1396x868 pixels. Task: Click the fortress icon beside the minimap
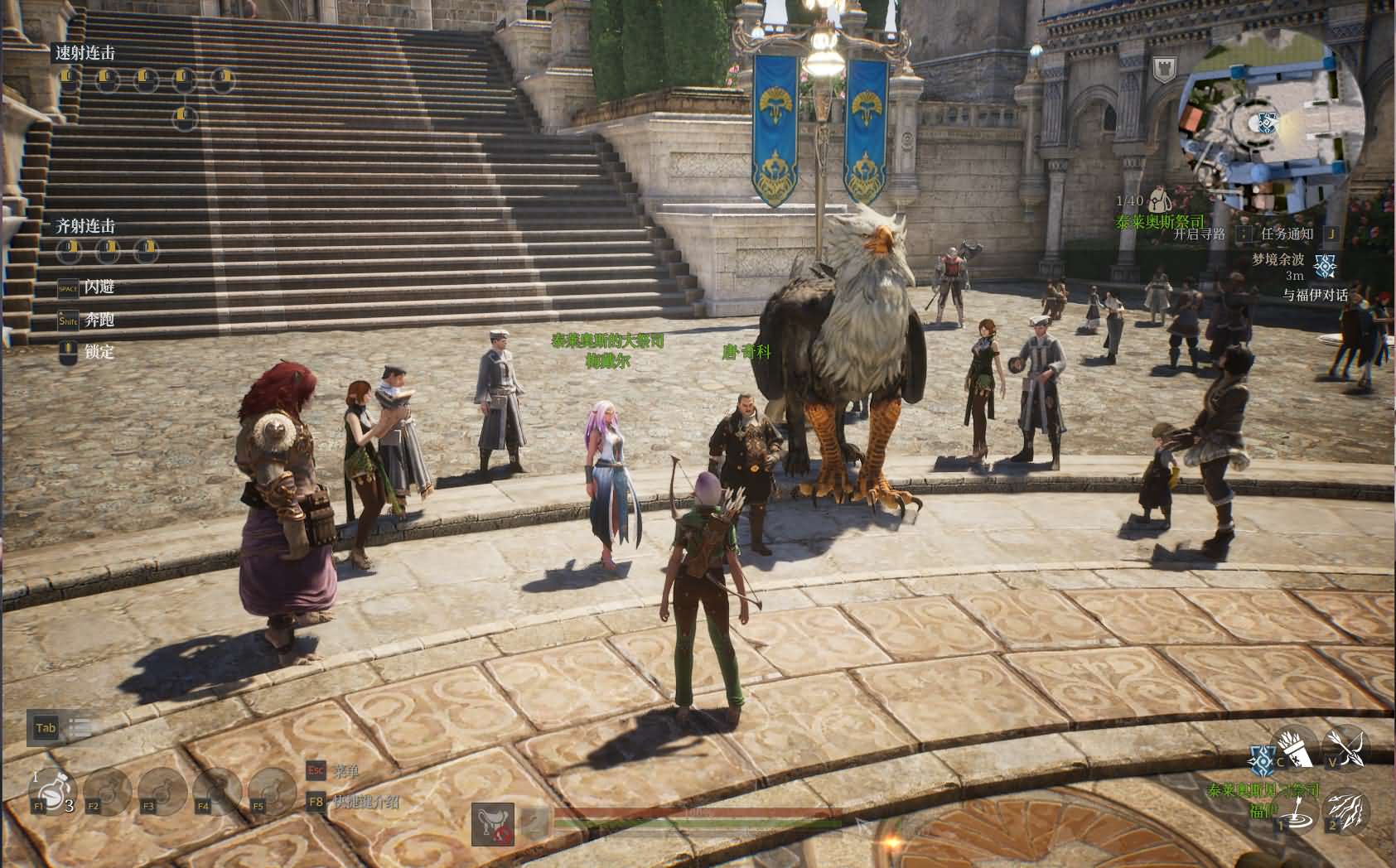click(x=1165, y=70)
